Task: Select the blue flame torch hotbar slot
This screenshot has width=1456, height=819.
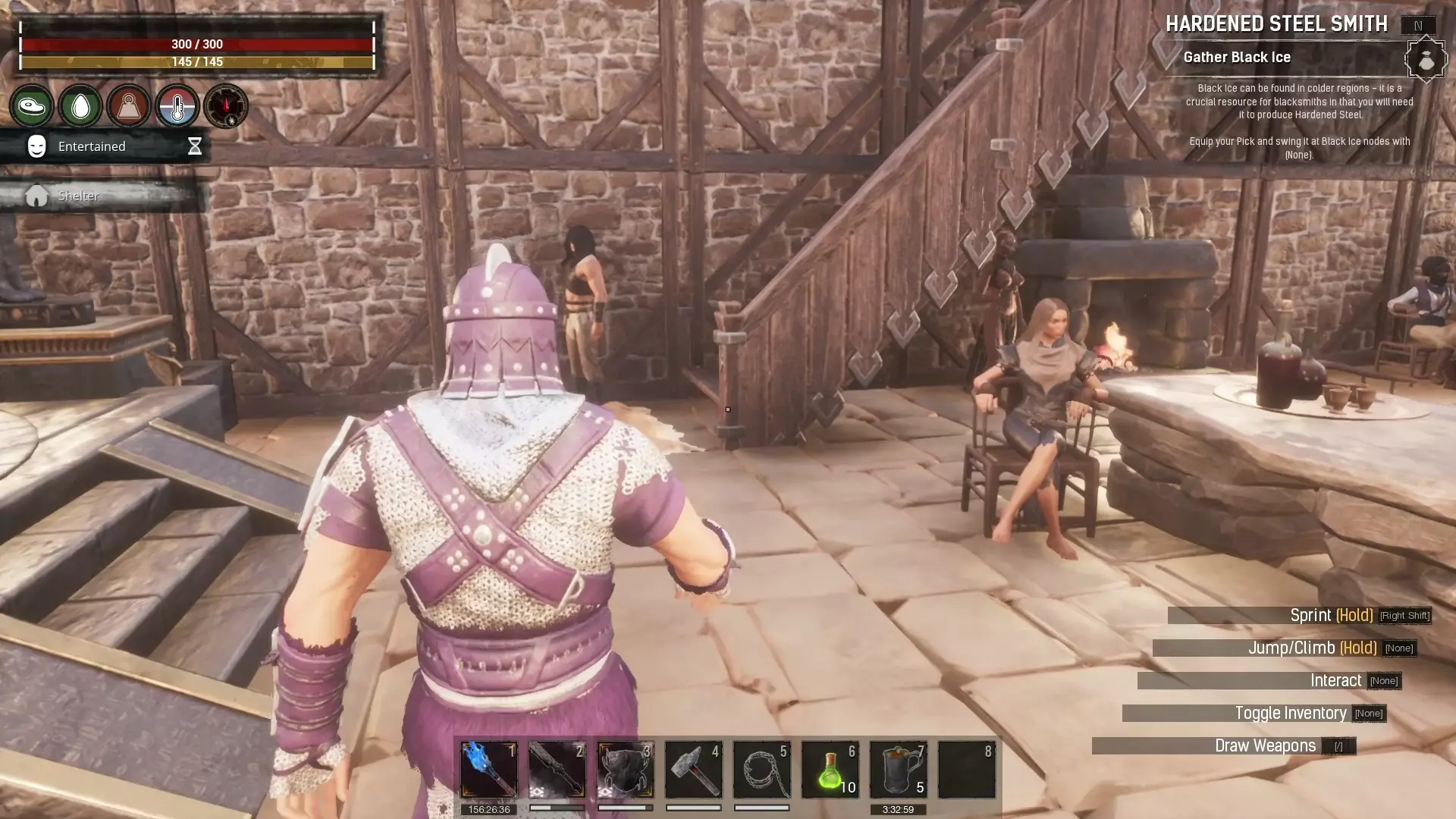Action: click(x=489, y=770)
